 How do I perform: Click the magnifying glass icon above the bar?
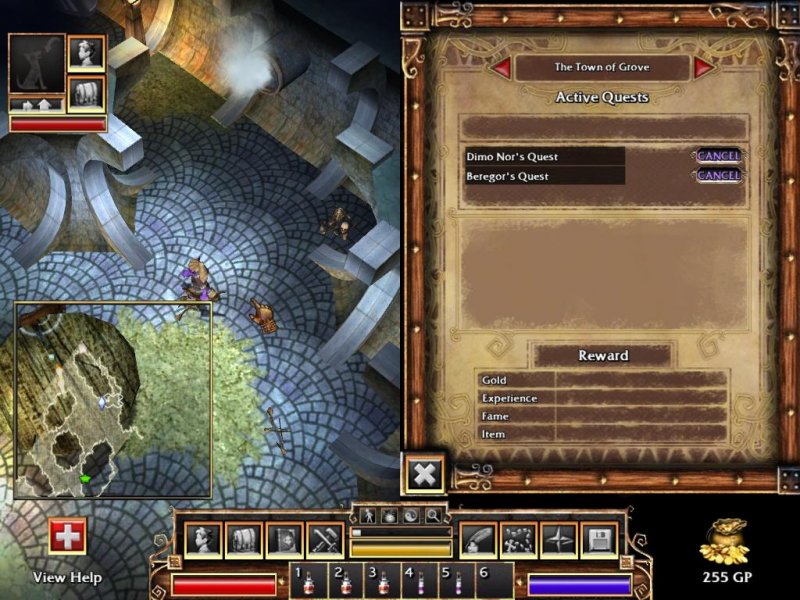point(432,516)
